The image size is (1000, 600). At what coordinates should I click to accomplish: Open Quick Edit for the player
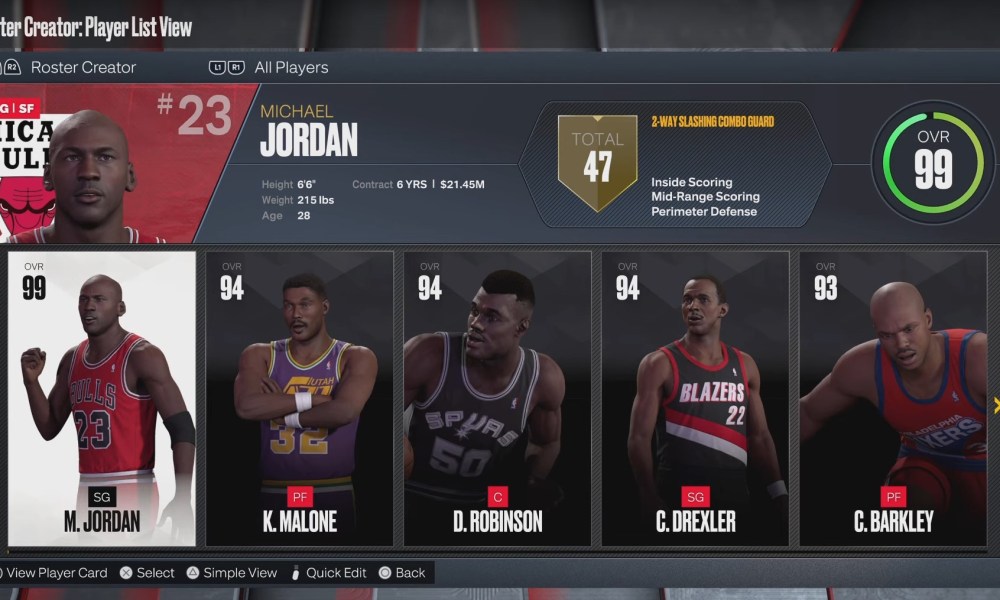pos(336,573)
